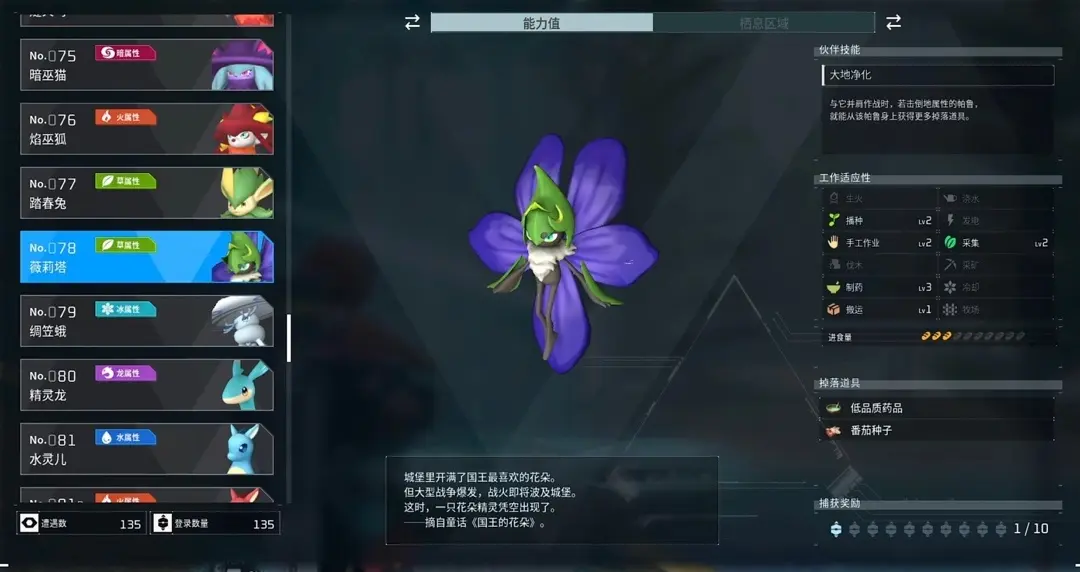Select the highlighted No.078 薇莉塔 entry

[146, 257]
